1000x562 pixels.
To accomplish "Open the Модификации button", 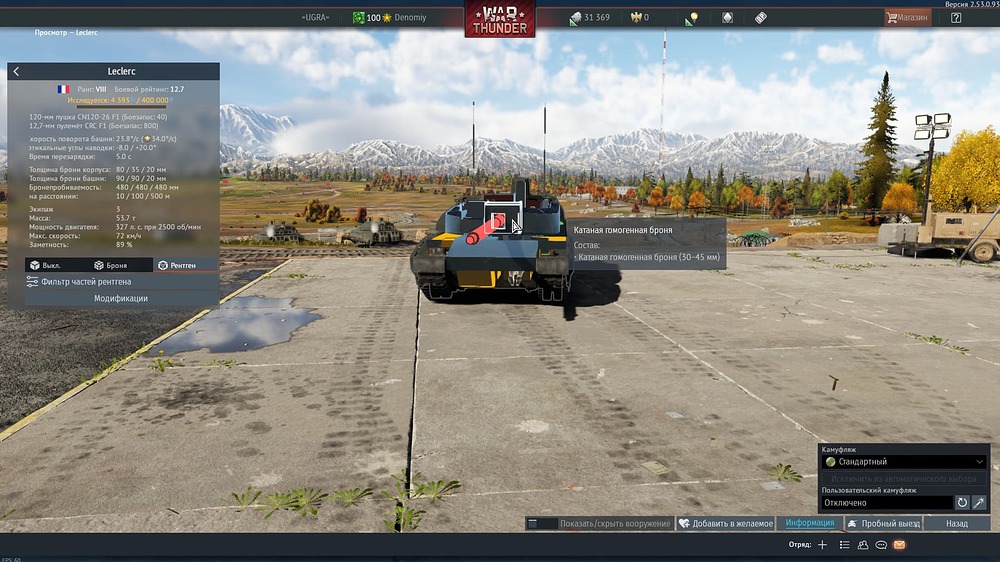I will (x=120, y=298).
